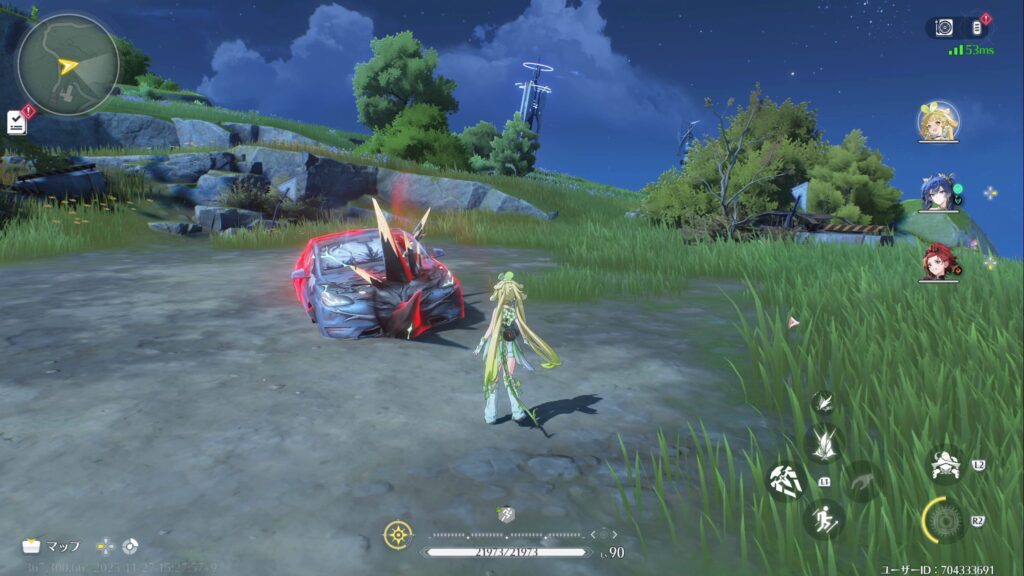Activate the large crystal spike skill icon
Viewport: 1024px width, 576px height.
point(824,443)
